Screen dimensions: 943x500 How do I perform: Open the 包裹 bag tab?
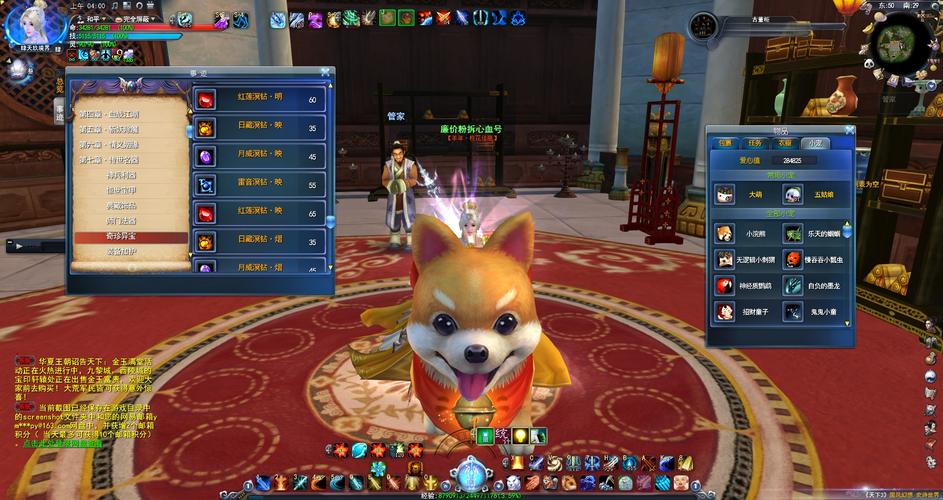[x=725, y=143]
